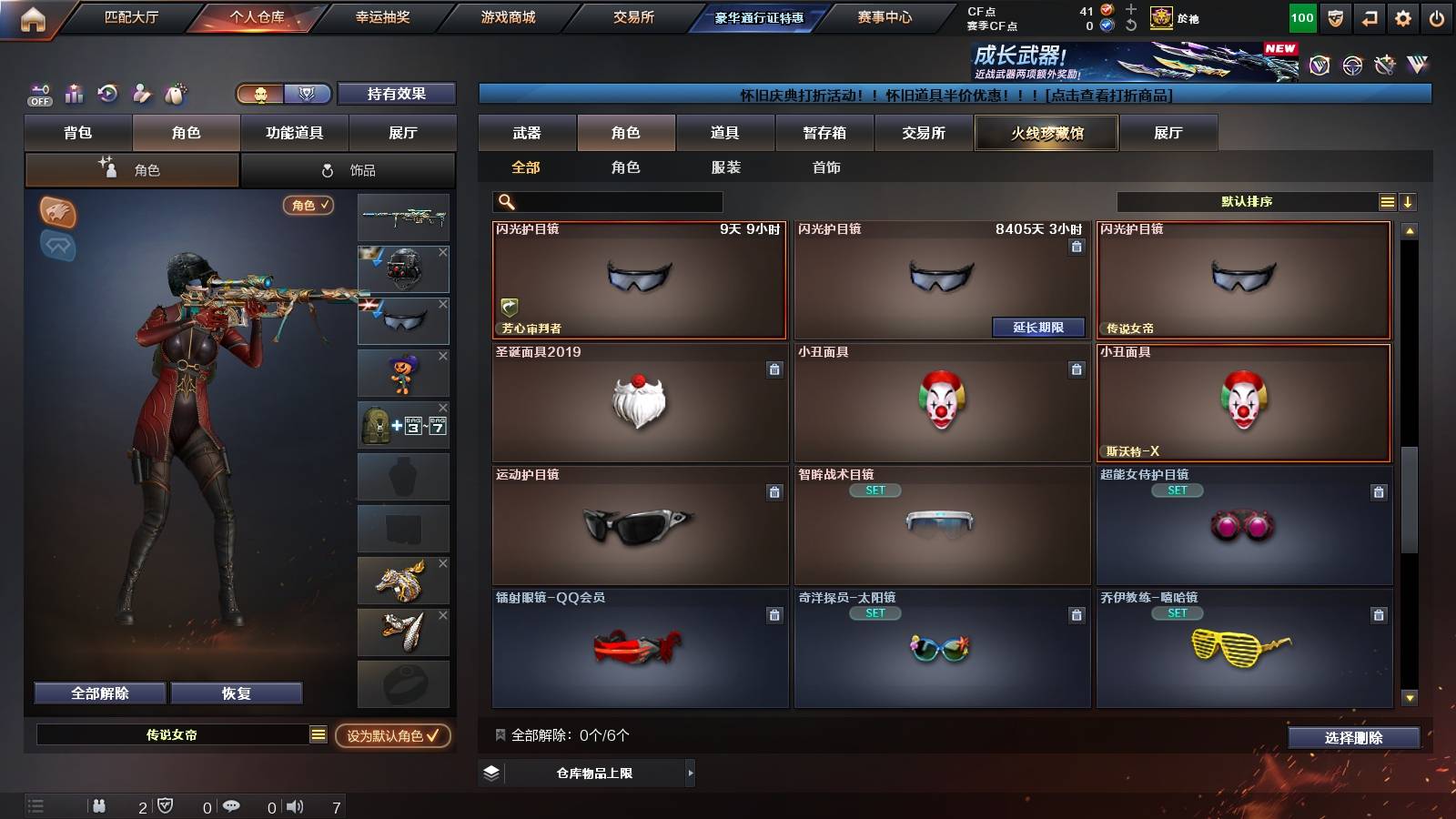Viewport: 1456px width, 819px height.
Task: Toggle the OFF key switch in top-left corner
Action: [38, 94]
